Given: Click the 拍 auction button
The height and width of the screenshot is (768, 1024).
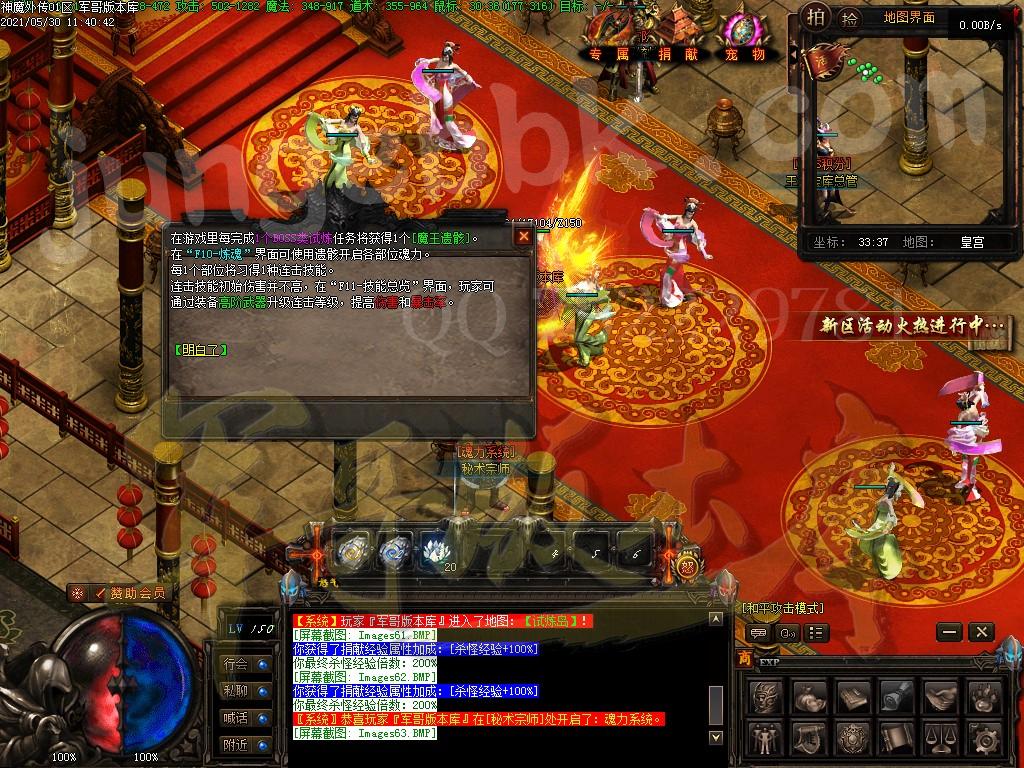Looking at the screenshot, I should point(817,17).
